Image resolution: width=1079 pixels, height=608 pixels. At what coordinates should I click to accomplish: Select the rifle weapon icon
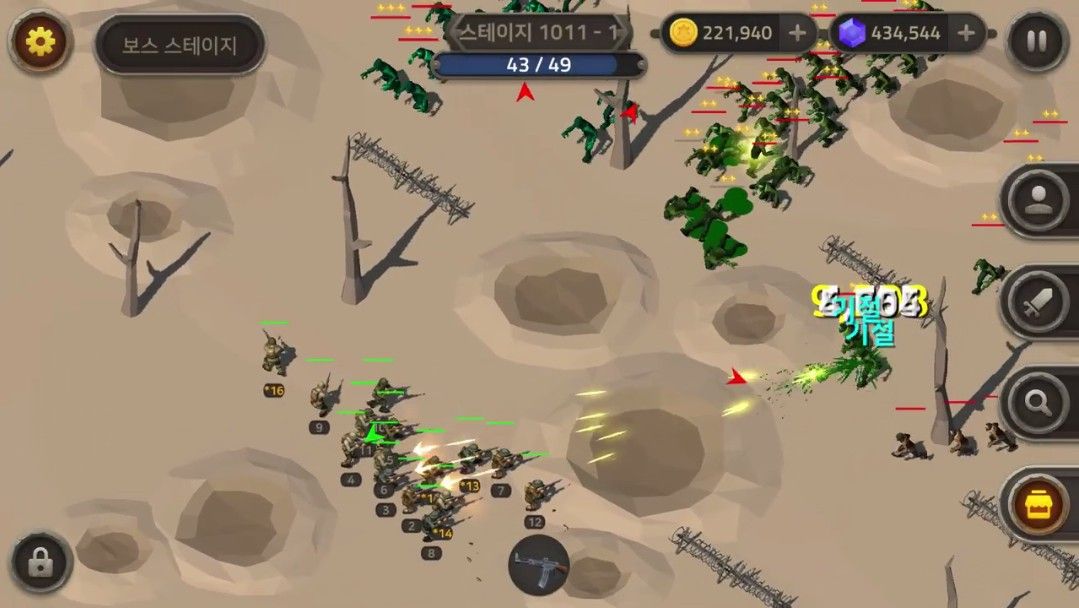pos(539,566)
